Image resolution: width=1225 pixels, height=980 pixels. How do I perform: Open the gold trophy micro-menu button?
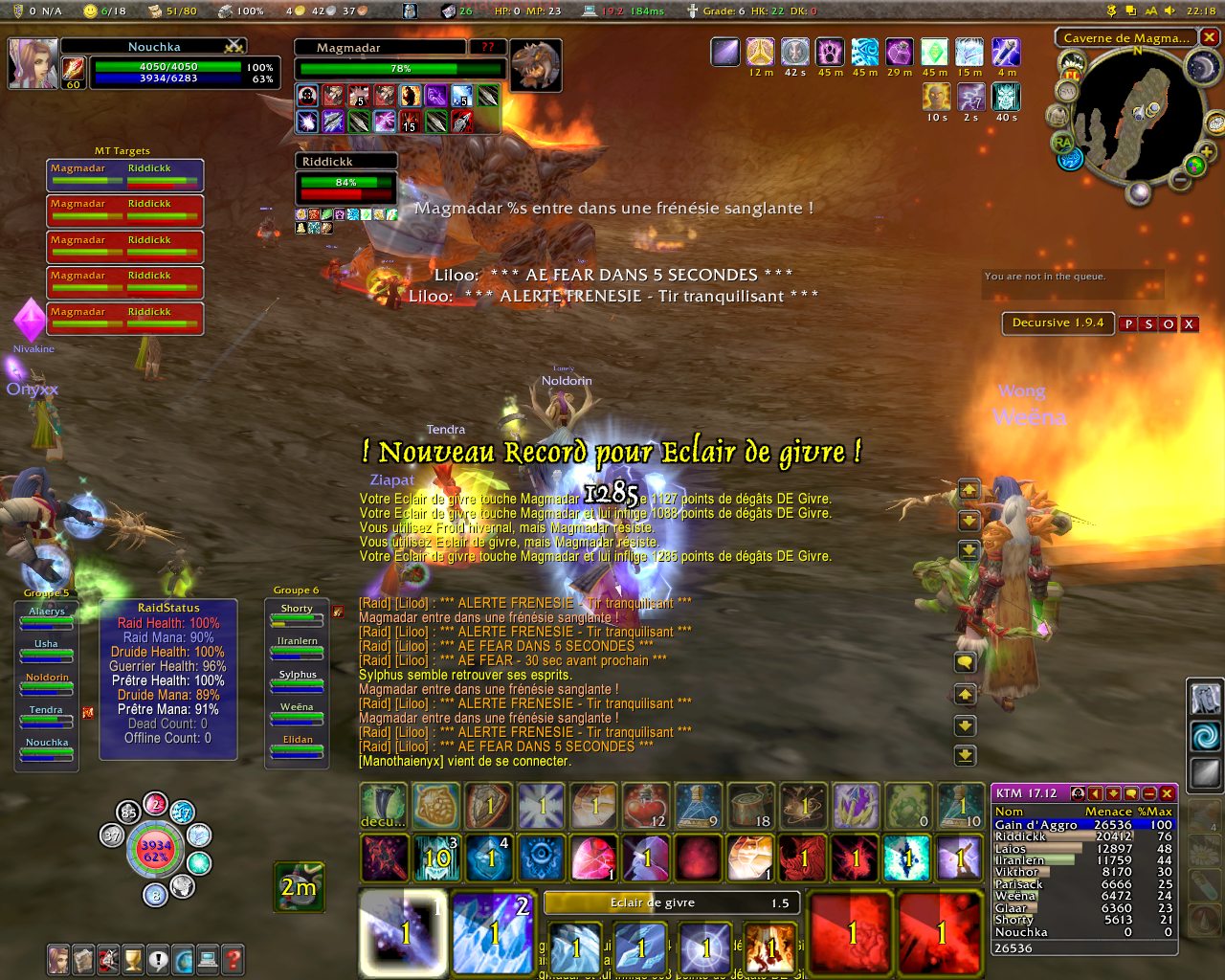[x=133, y=958]
